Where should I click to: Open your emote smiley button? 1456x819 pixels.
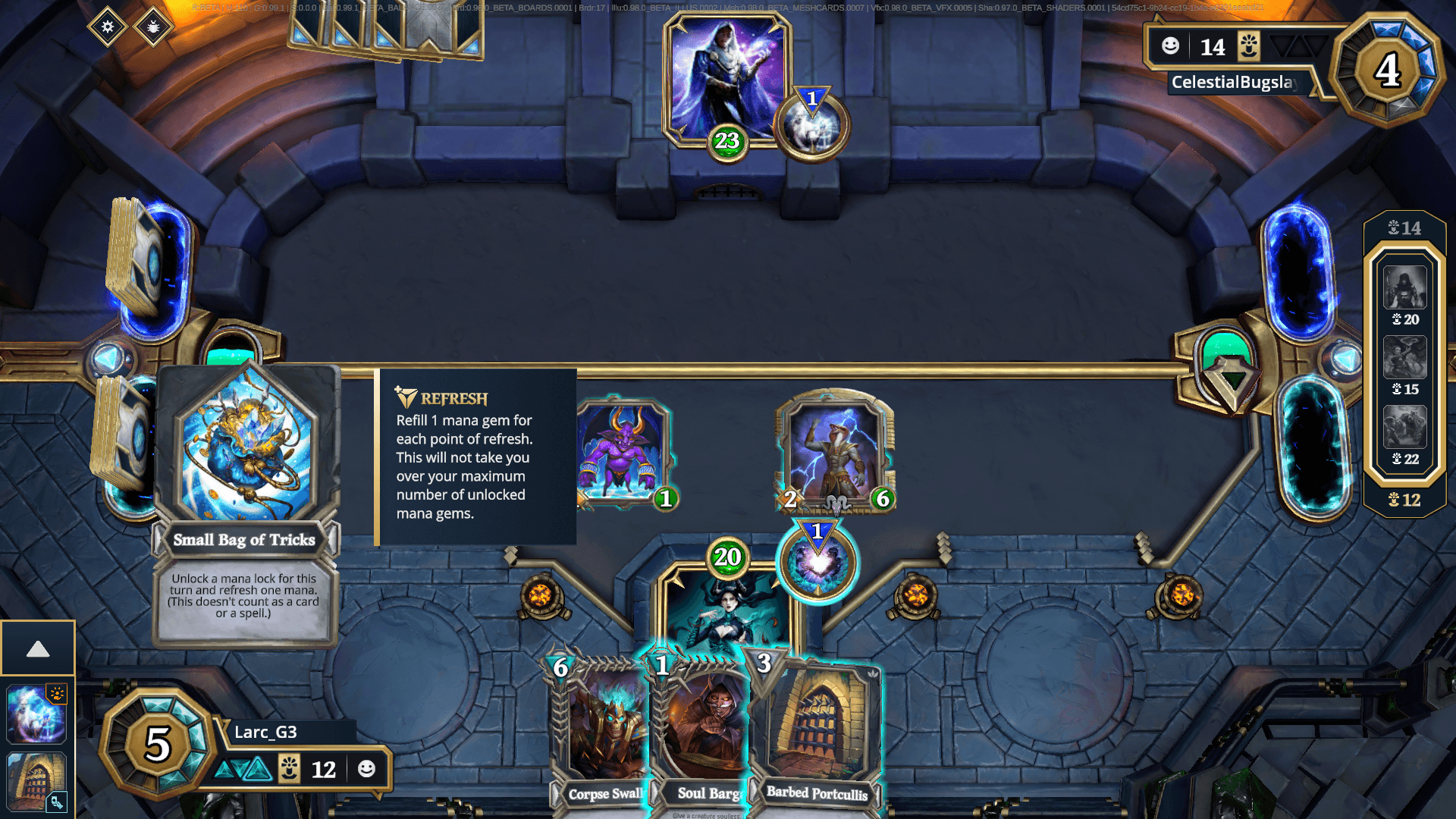(x=366, y=769)
